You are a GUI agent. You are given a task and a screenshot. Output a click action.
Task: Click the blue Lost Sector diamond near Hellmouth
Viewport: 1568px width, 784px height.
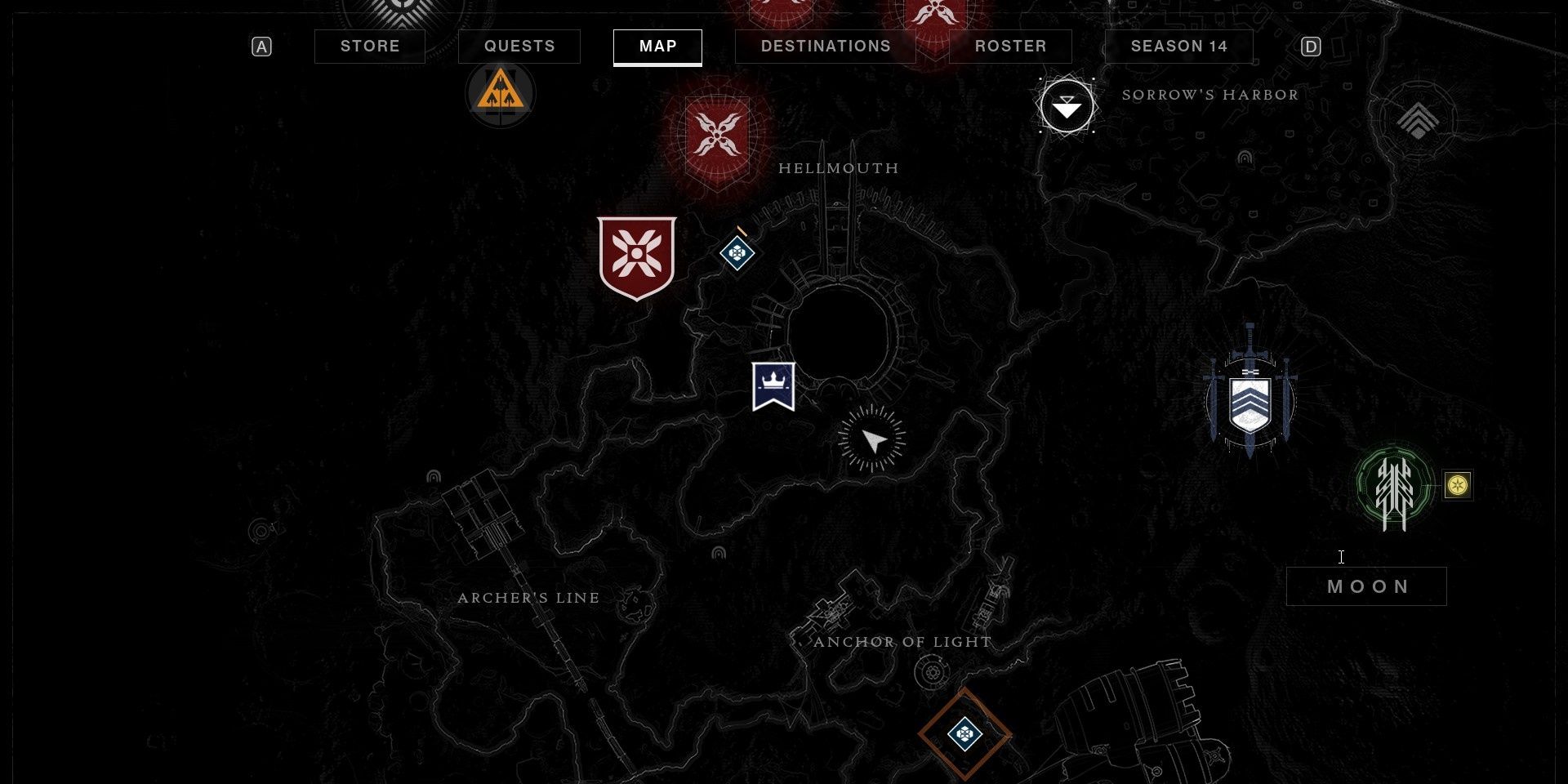[736, 252]
